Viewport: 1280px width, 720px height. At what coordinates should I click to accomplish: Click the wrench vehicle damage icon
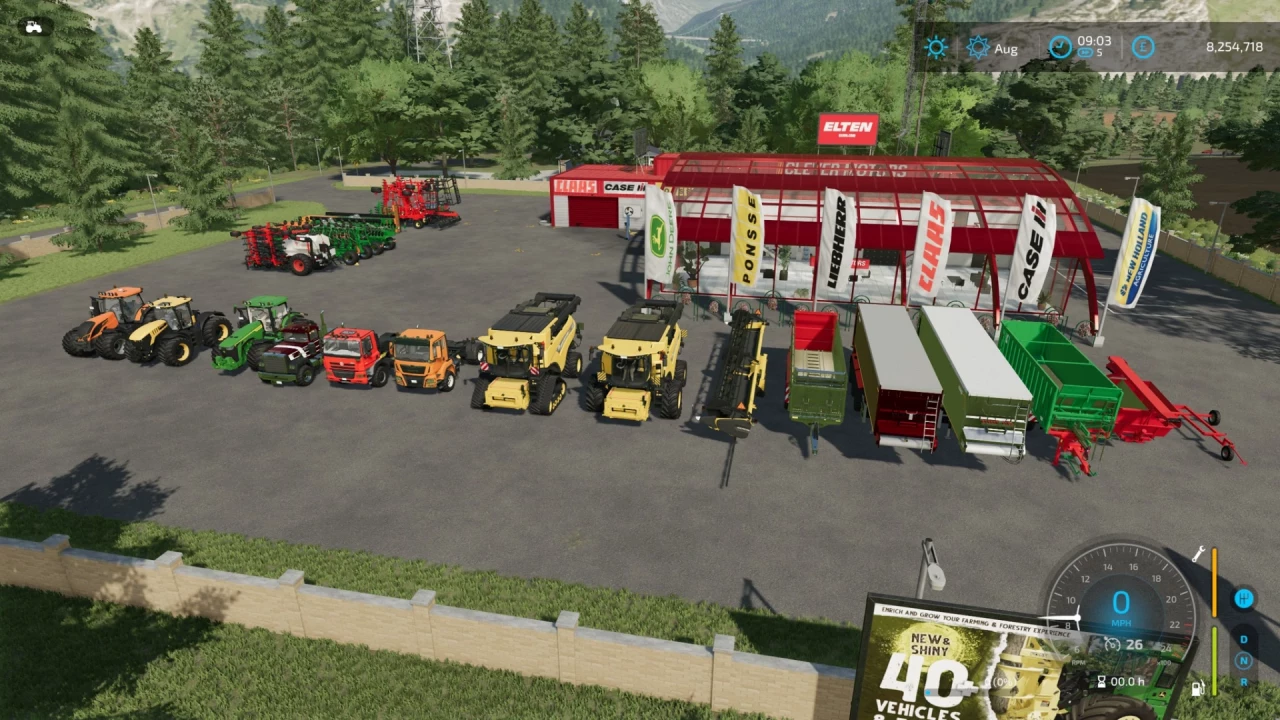1199,554
